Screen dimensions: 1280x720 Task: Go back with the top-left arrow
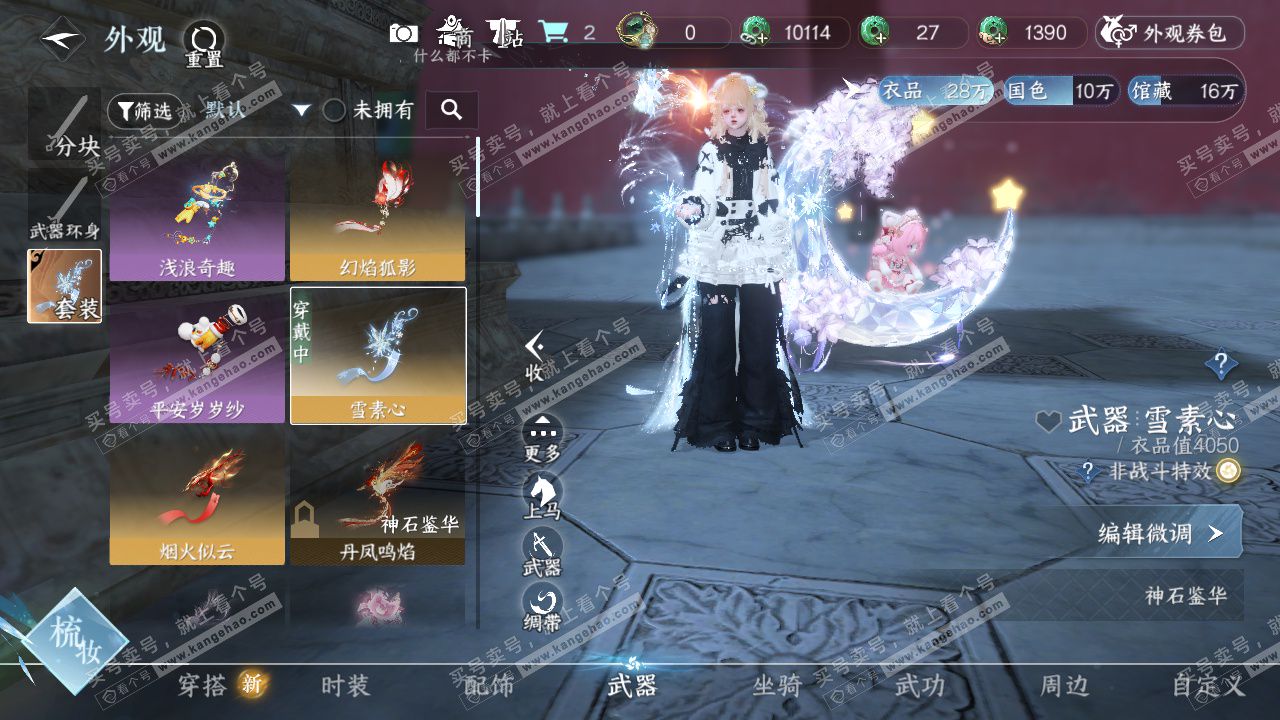62,39
